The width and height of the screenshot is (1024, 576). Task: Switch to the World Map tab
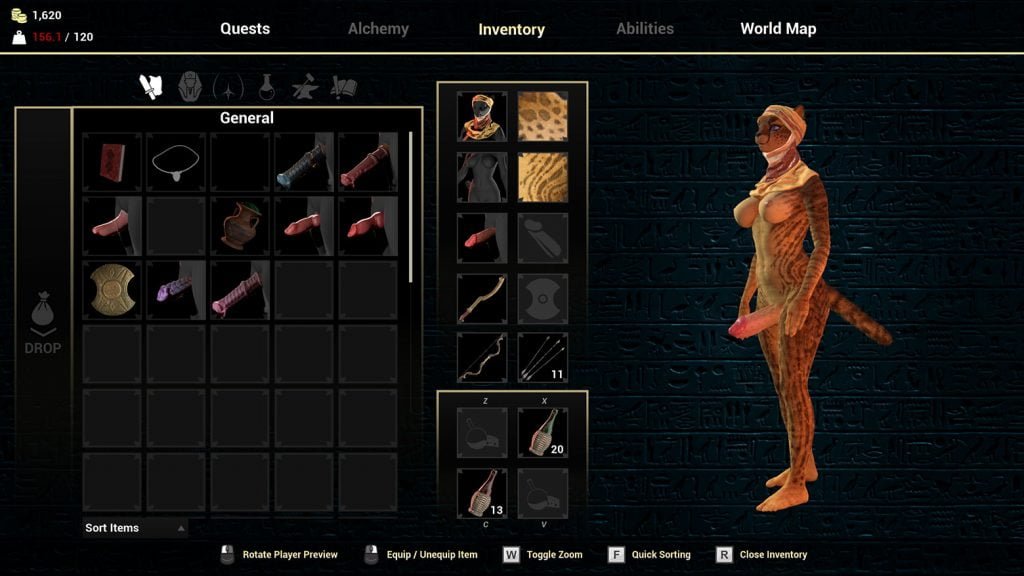click(778, 29)
